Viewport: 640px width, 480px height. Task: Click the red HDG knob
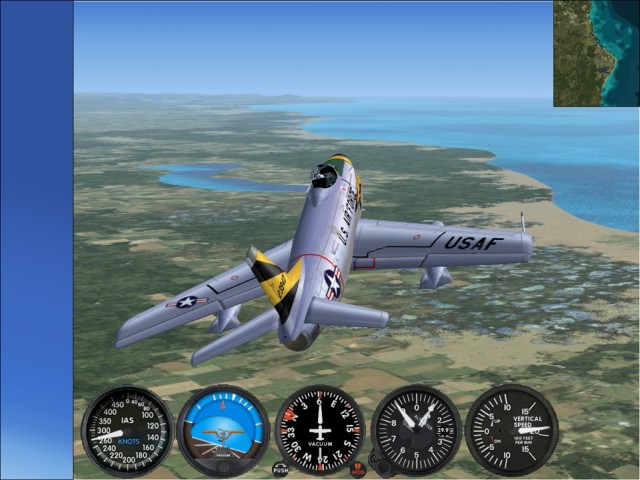(x=358, y=468)
